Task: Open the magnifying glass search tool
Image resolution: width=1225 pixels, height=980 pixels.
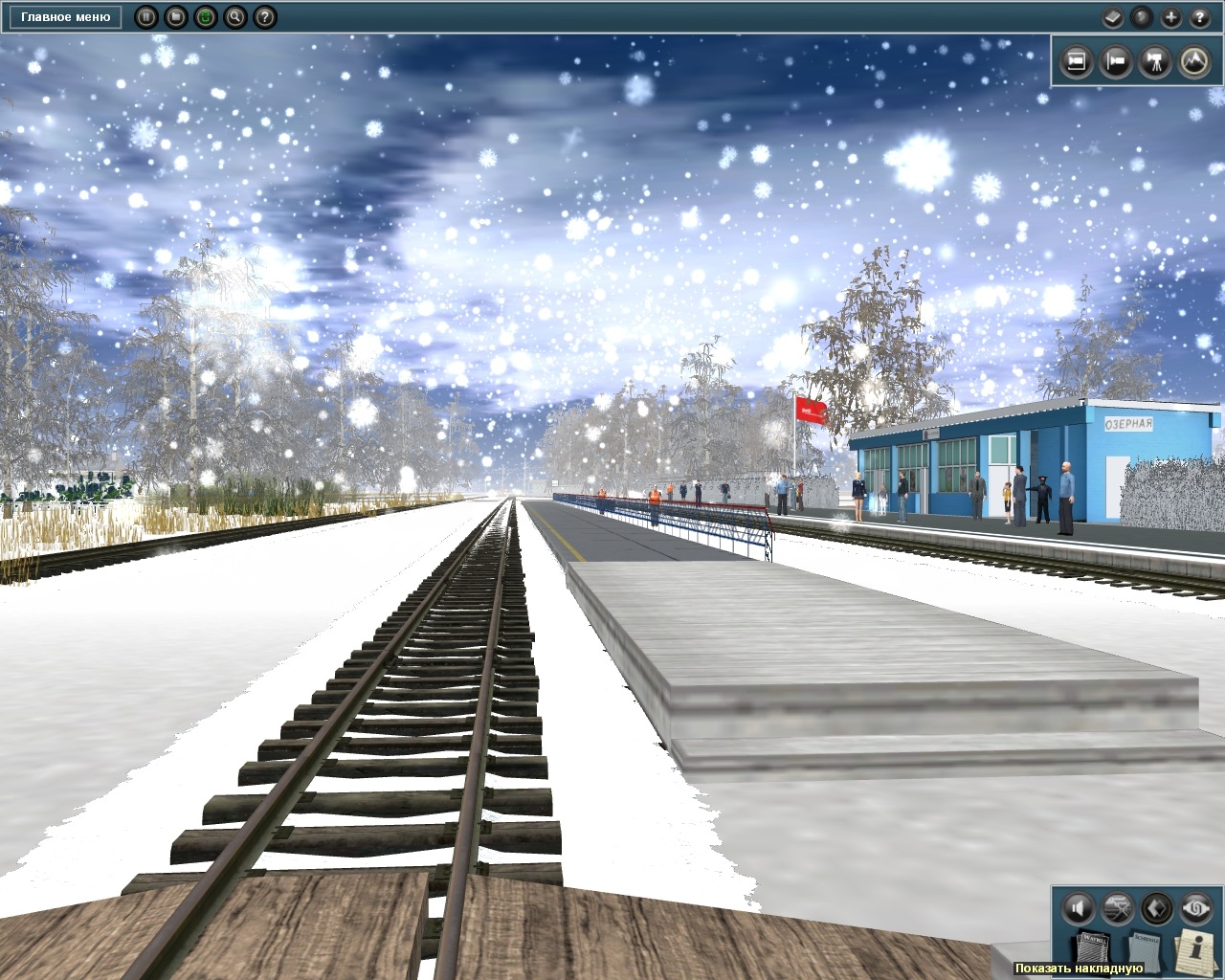Action: (234, 17)
